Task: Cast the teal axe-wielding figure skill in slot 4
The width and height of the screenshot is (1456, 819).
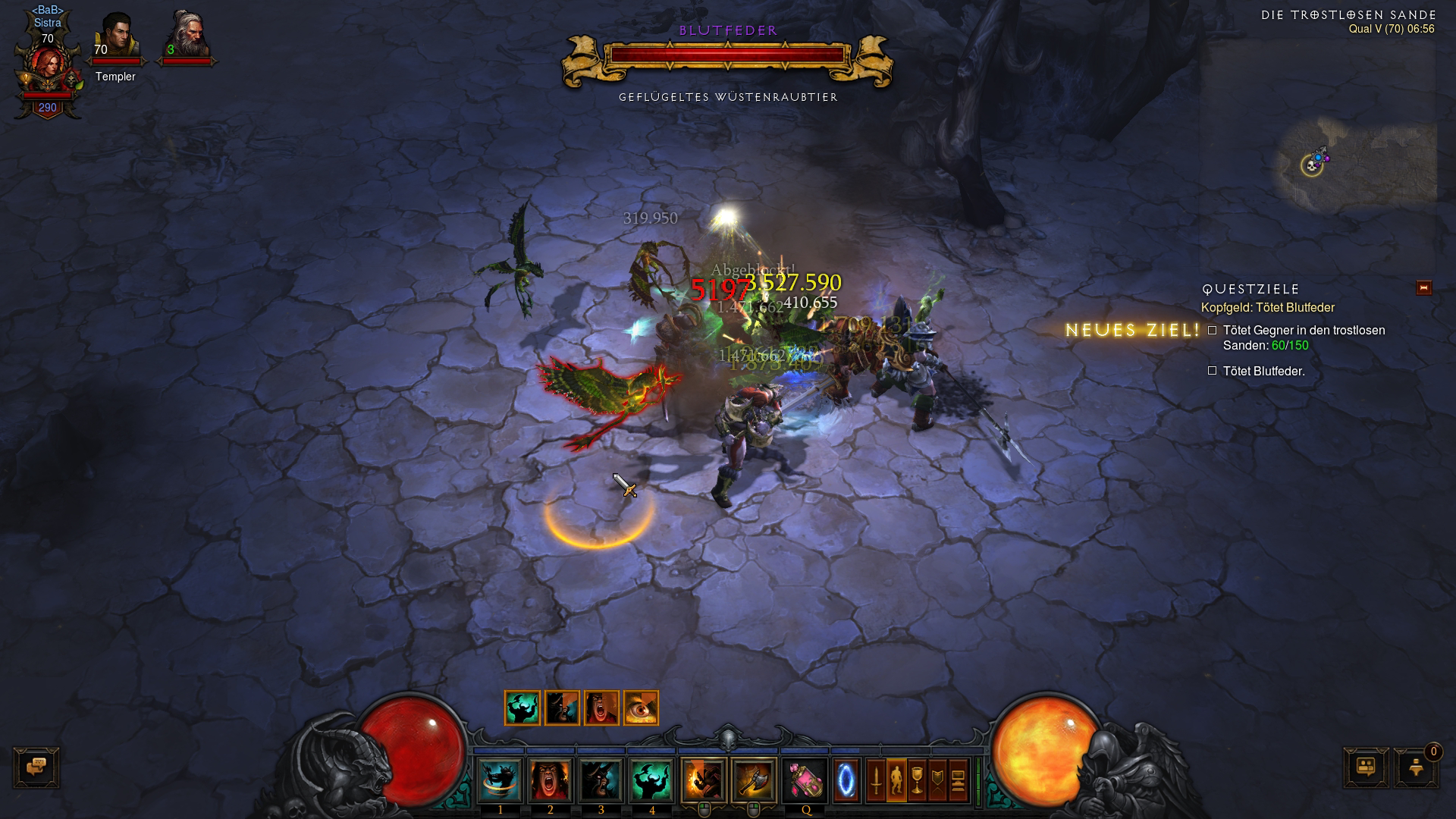Action: 651,780
